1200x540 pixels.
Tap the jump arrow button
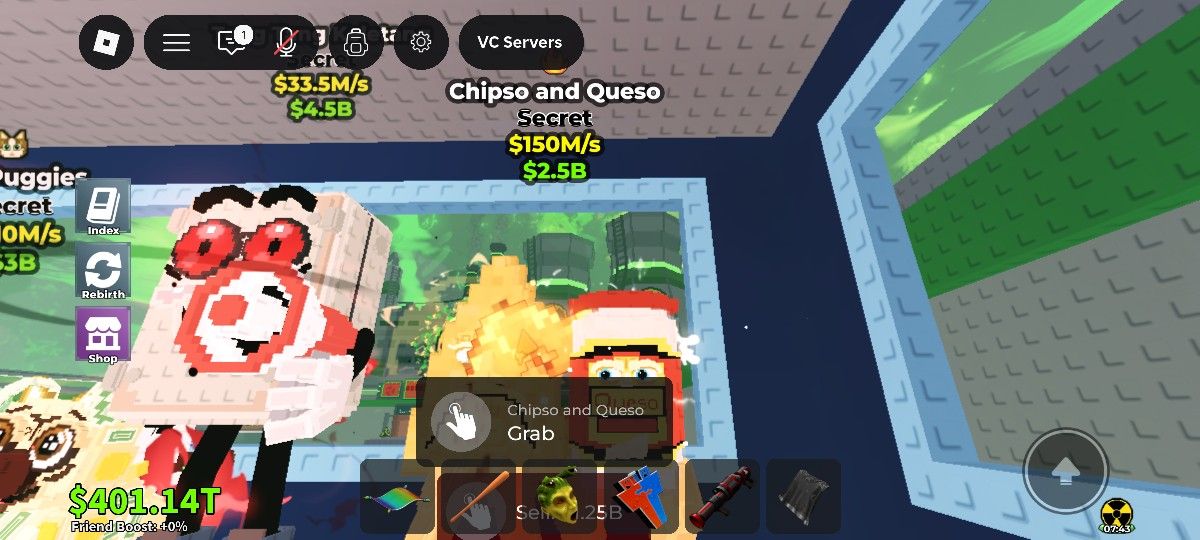pyautogui.click(x=1065, y=470)
